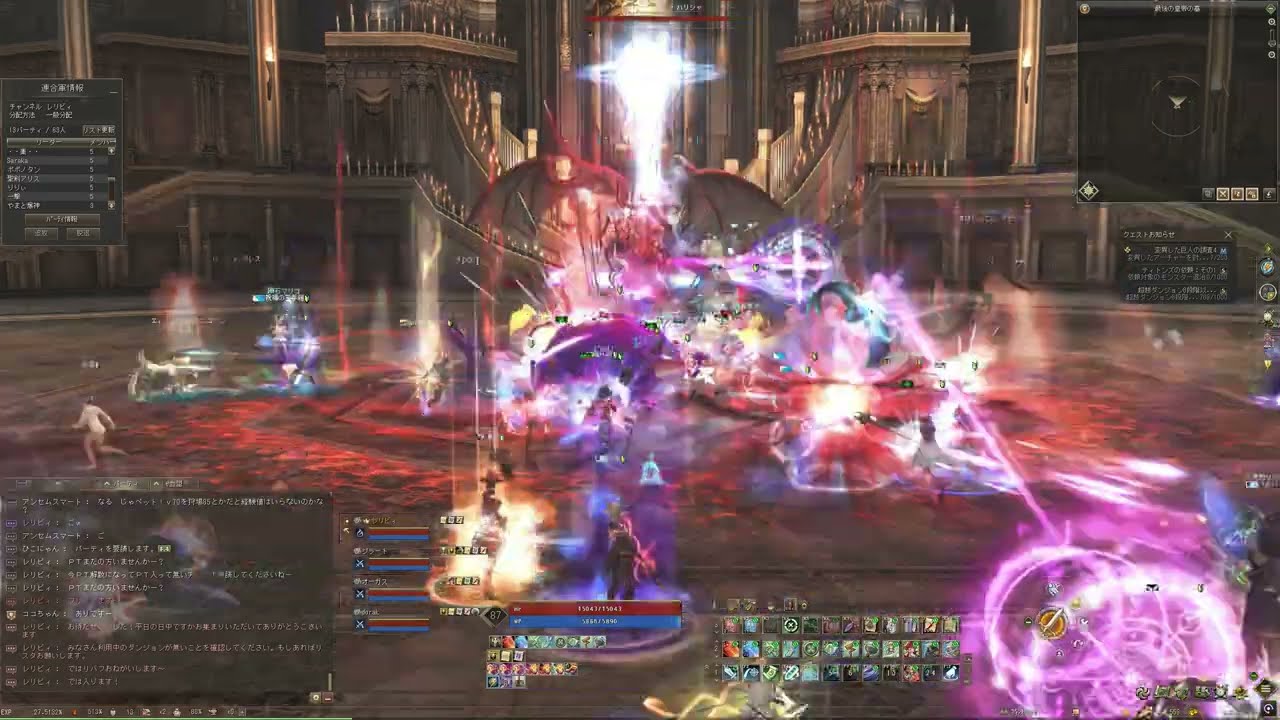Minimize the 連合軍情報 alliance panel
Viewport: 1280px width, 720px height.
pyautogui.click(x=113, y=90)
